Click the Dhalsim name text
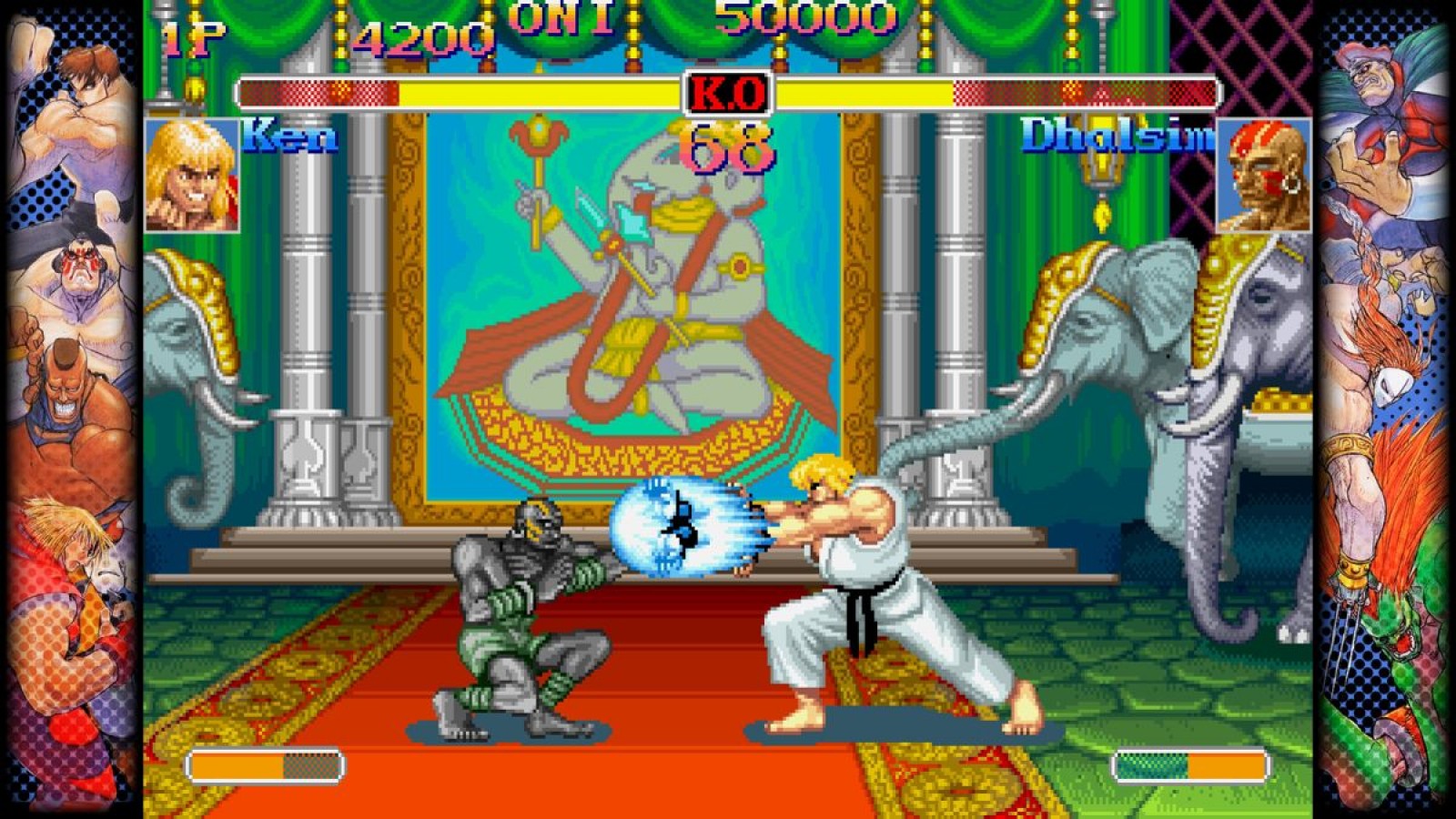Screen dimensions: 1456x819 pyautogui.click(x=1119, y=136)
